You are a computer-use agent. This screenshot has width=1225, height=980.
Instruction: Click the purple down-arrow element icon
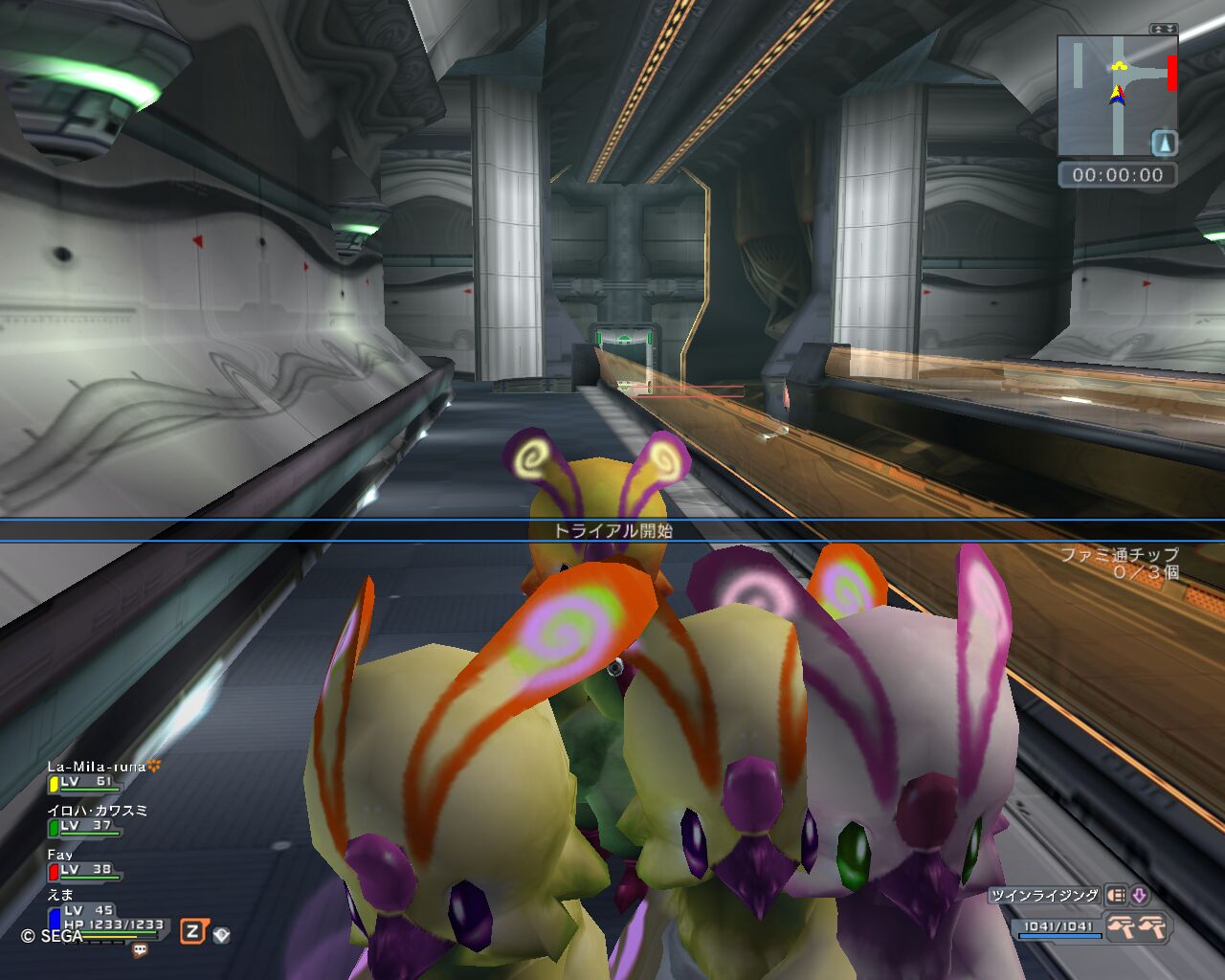(x=1140, y=896)
